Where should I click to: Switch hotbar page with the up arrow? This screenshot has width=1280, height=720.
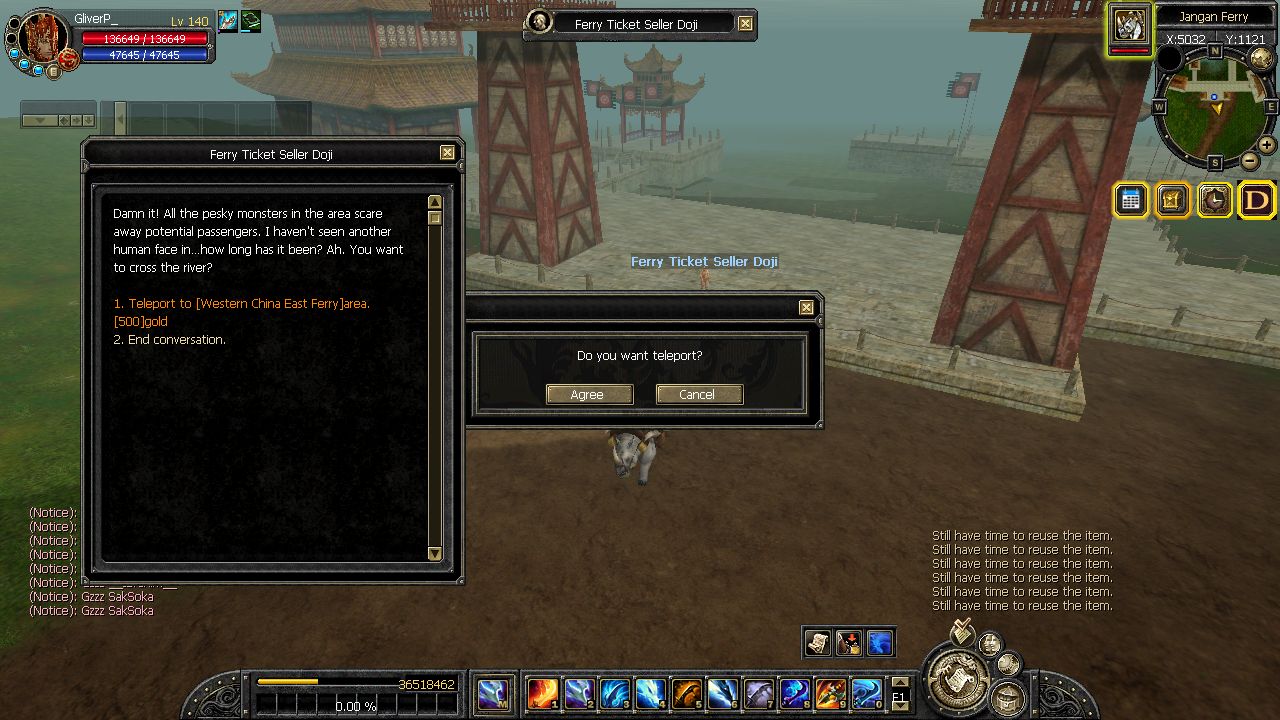900,682
